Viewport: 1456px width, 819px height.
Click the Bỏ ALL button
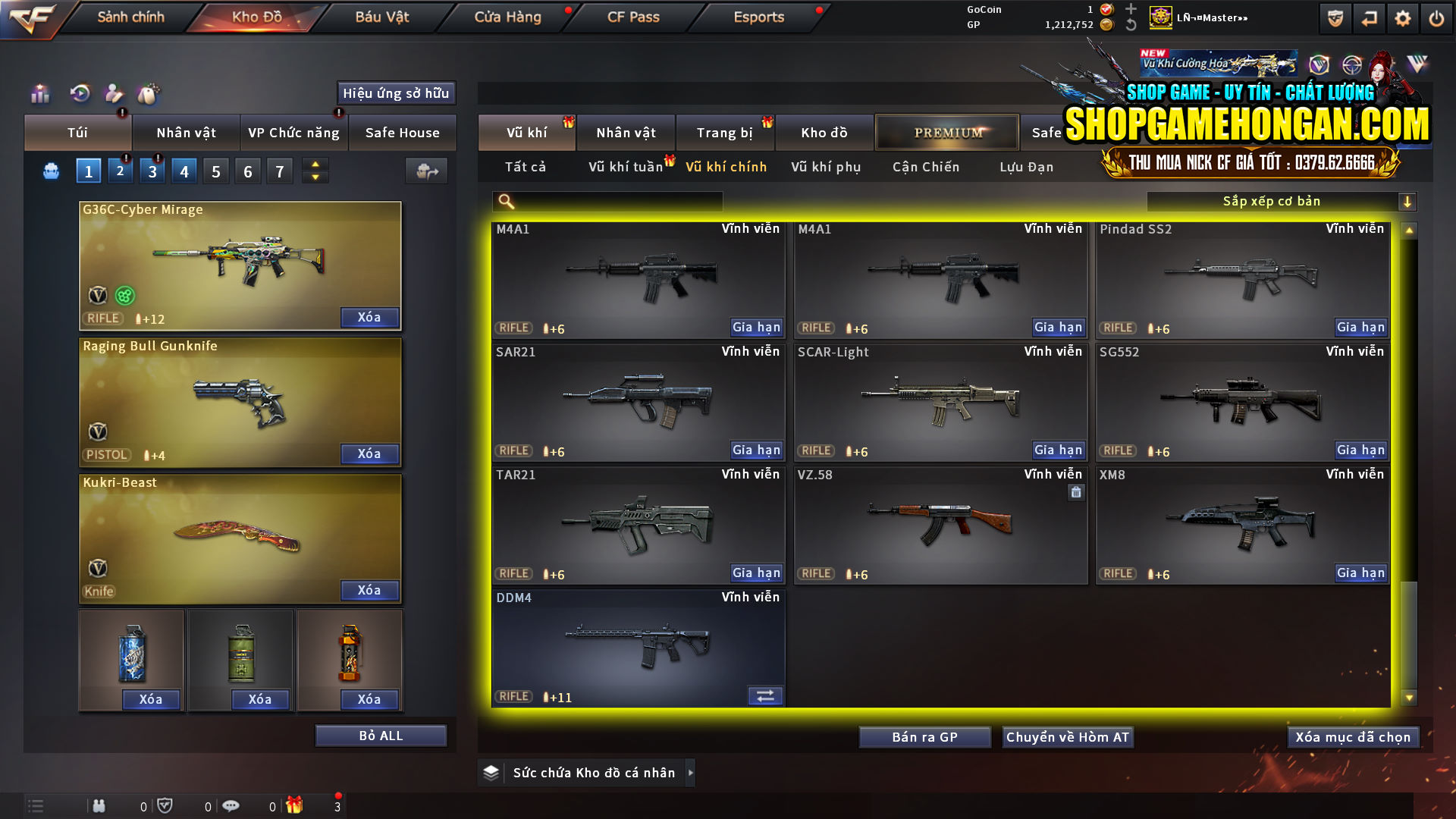(x=381, y=735)
